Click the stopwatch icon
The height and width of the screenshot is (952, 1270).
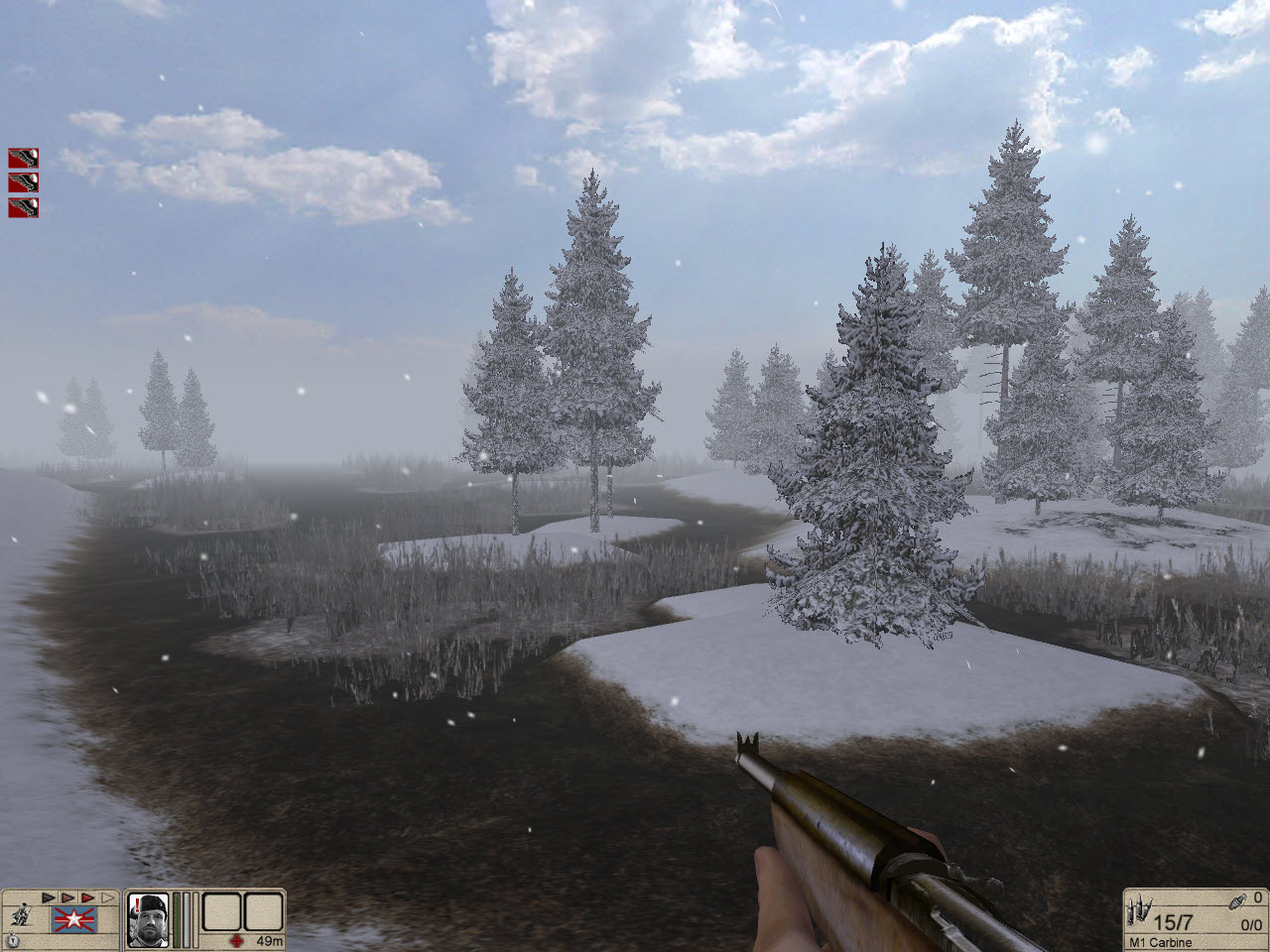click(x=13, y=939)
